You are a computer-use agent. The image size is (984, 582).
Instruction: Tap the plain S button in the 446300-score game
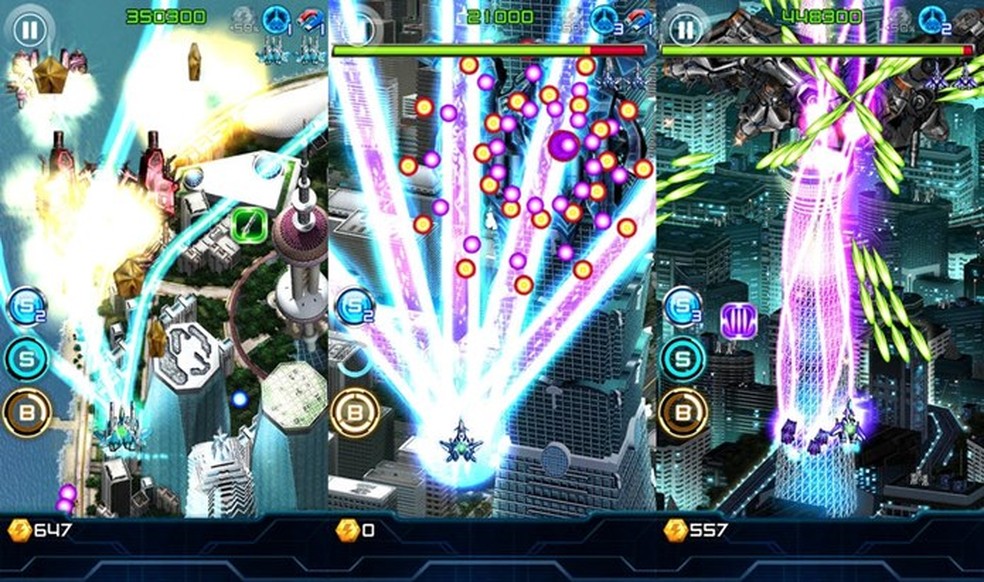683,358
